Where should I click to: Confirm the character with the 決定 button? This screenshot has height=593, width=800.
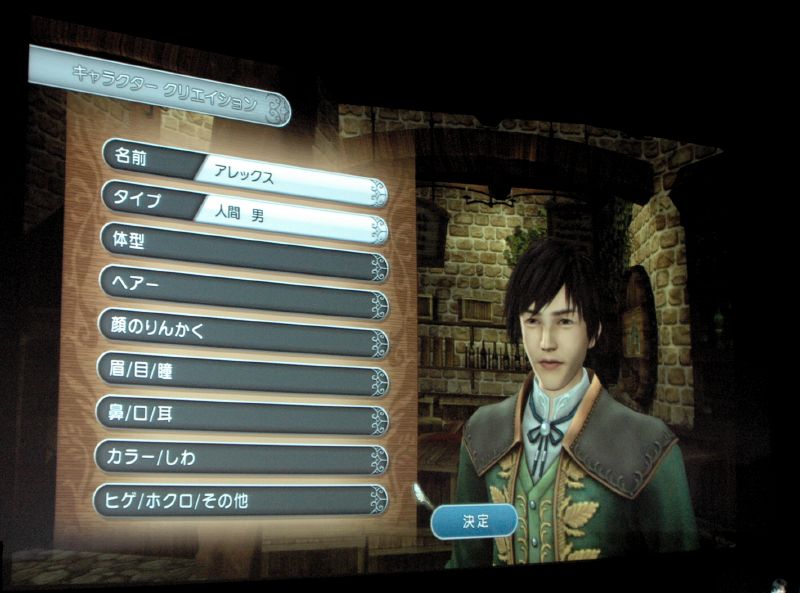click(475, 521)
